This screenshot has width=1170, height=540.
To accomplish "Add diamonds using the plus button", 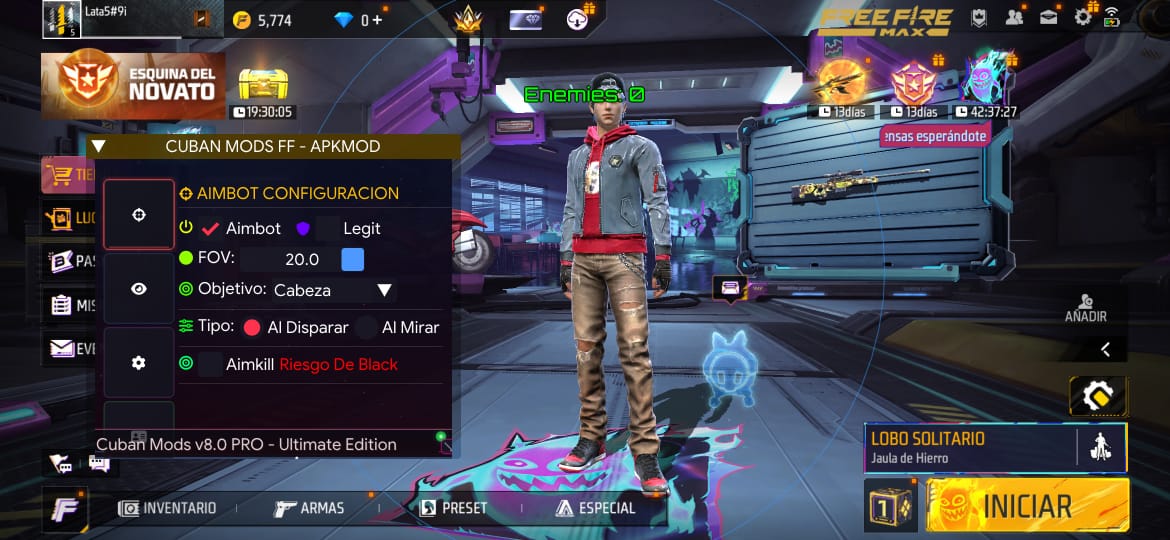I will click(376, 20).
